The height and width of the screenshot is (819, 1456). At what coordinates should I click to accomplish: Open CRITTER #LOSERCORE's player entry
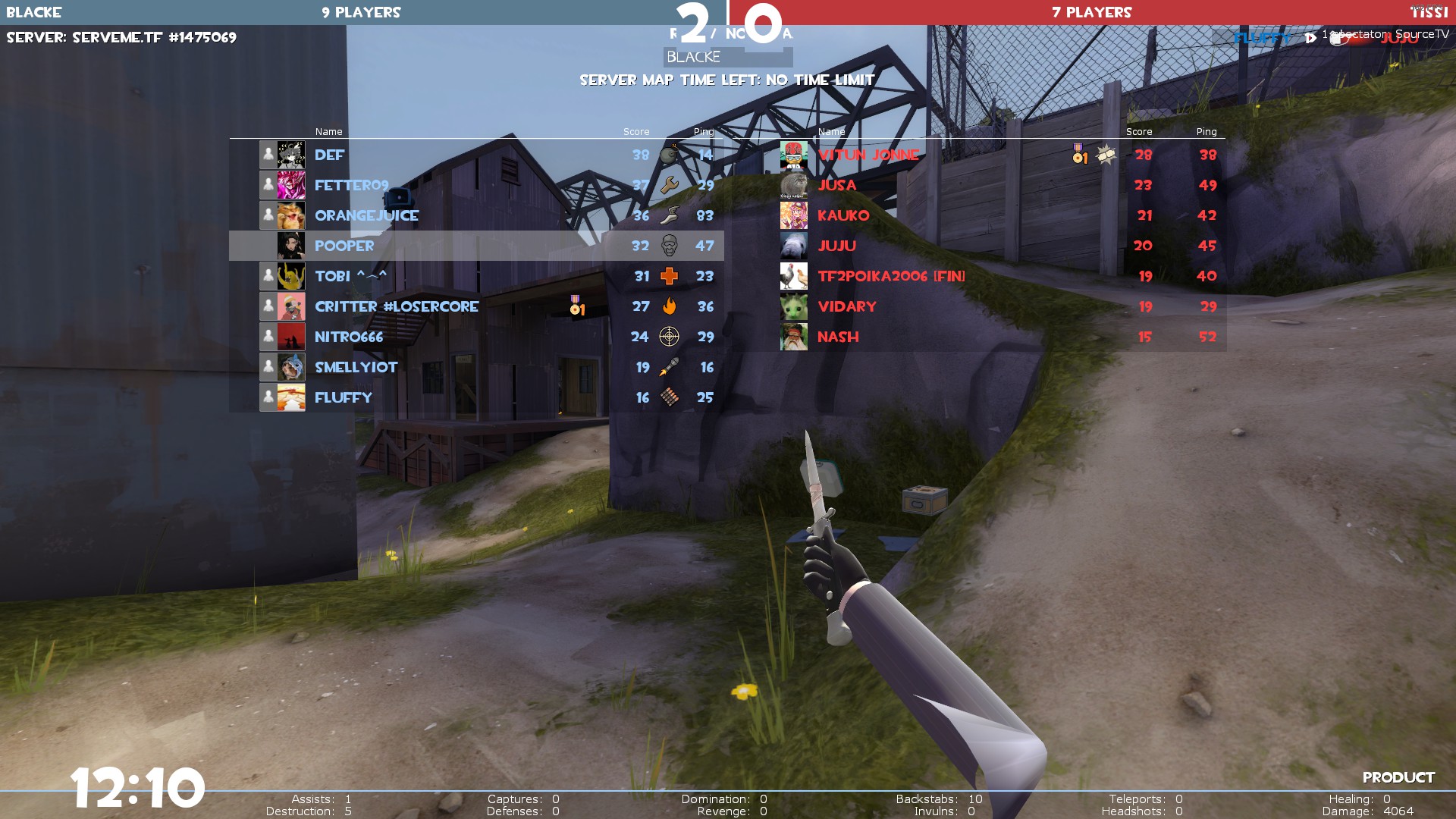397,306
